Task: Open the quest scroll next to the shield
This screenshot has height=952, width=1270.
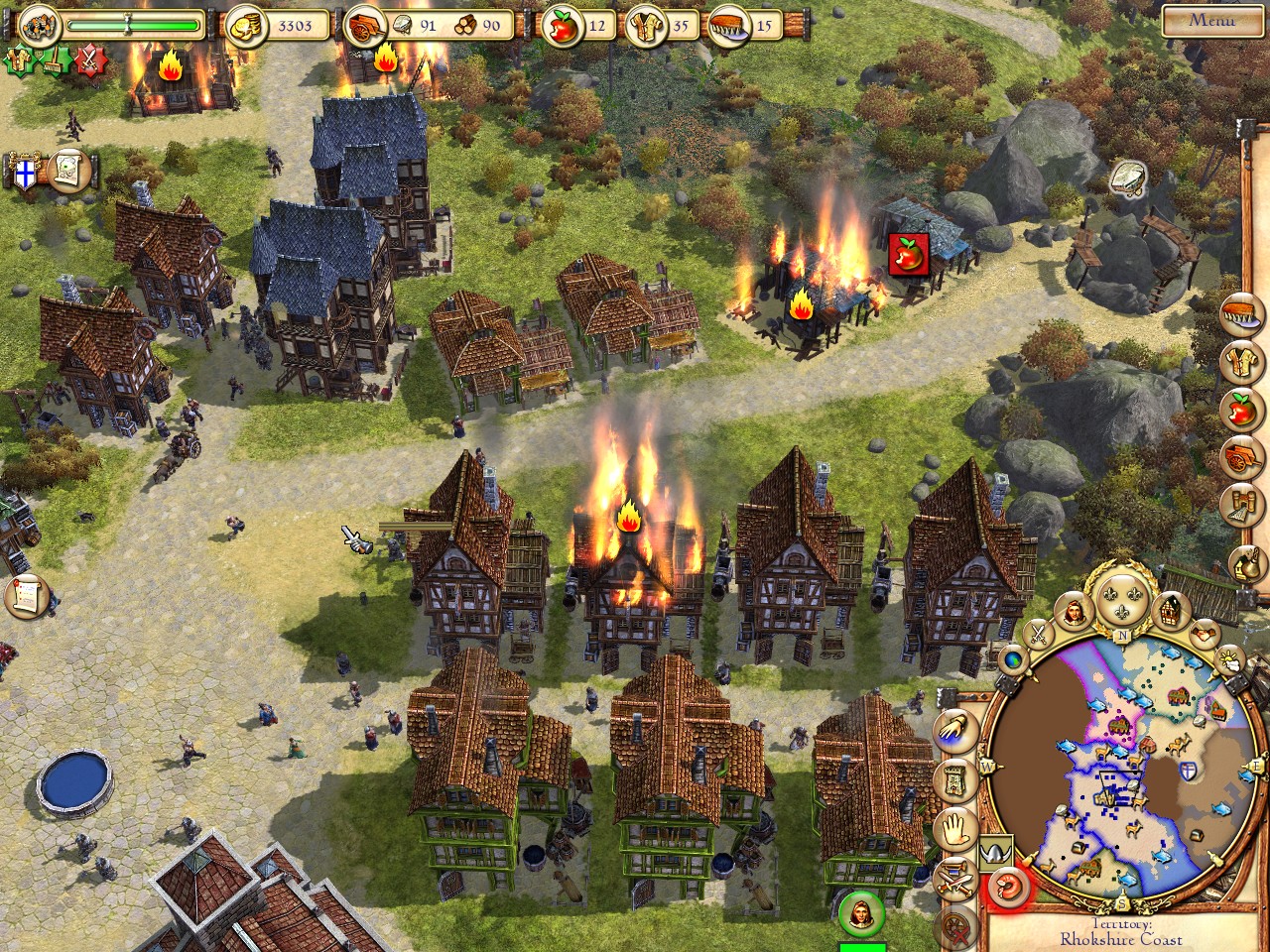Action: point(67,170)
